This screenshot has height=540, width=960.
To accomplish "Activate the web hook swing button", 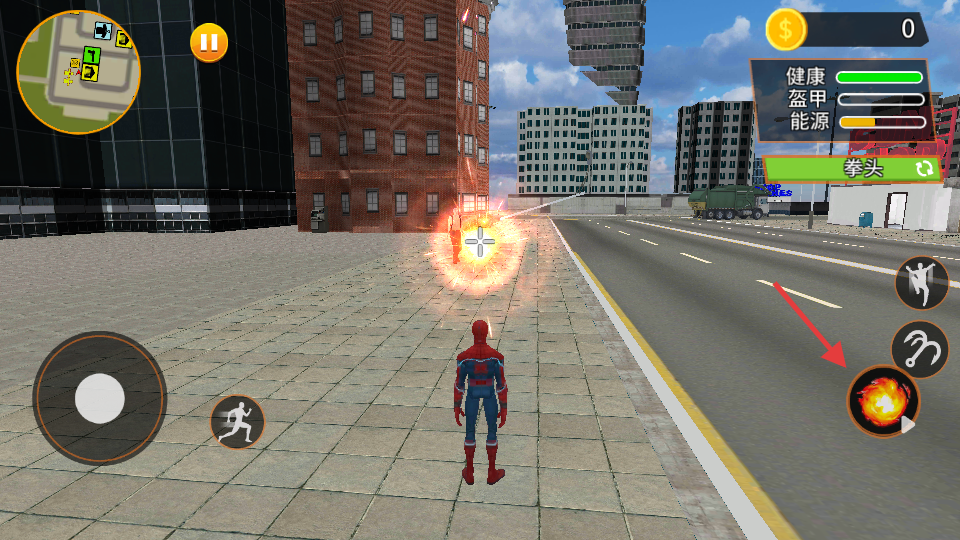I will tap(919, 349).
